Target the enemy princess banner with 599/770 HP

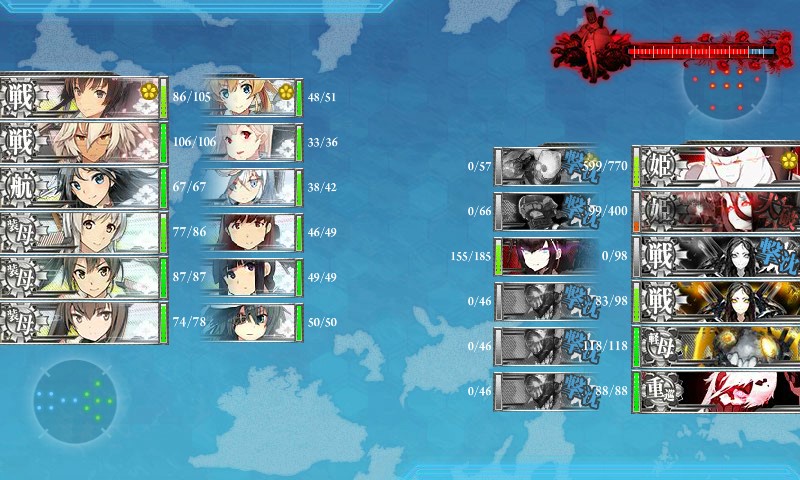click(716, 165)
